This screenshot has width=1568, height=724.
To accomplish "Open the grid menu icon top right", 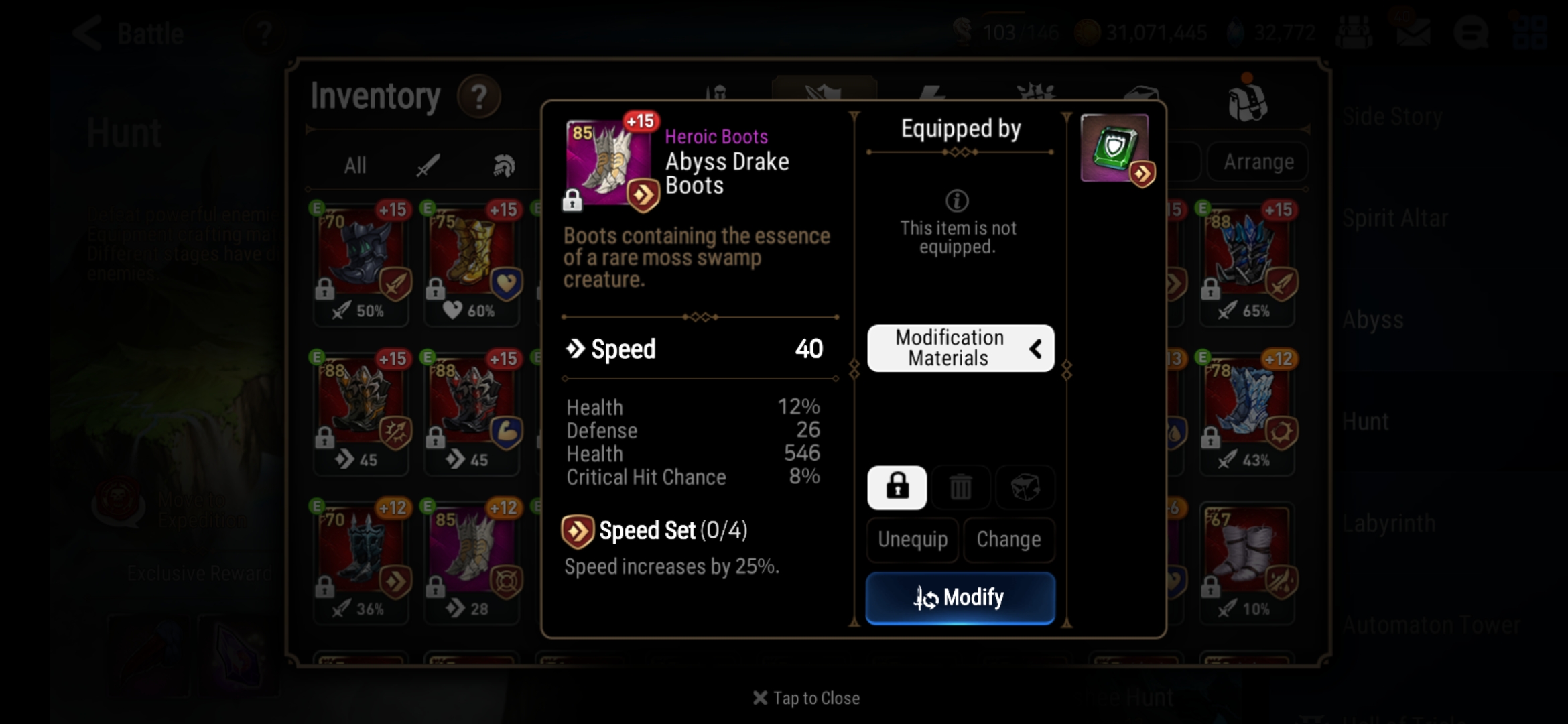I will tap(1530, 30).
